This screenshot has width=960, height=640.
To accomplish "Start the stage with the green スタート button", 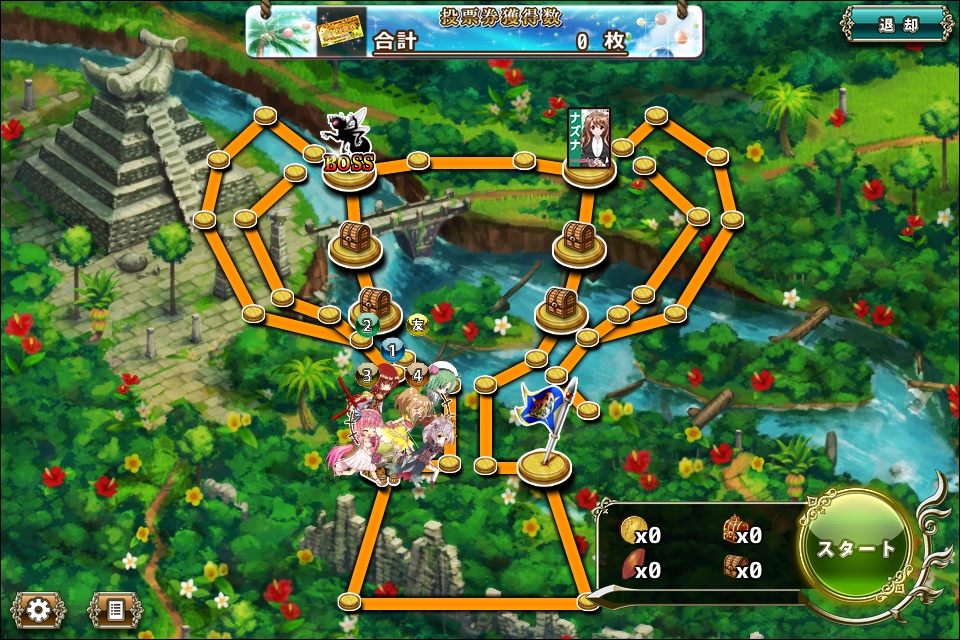I will [857, 549].
